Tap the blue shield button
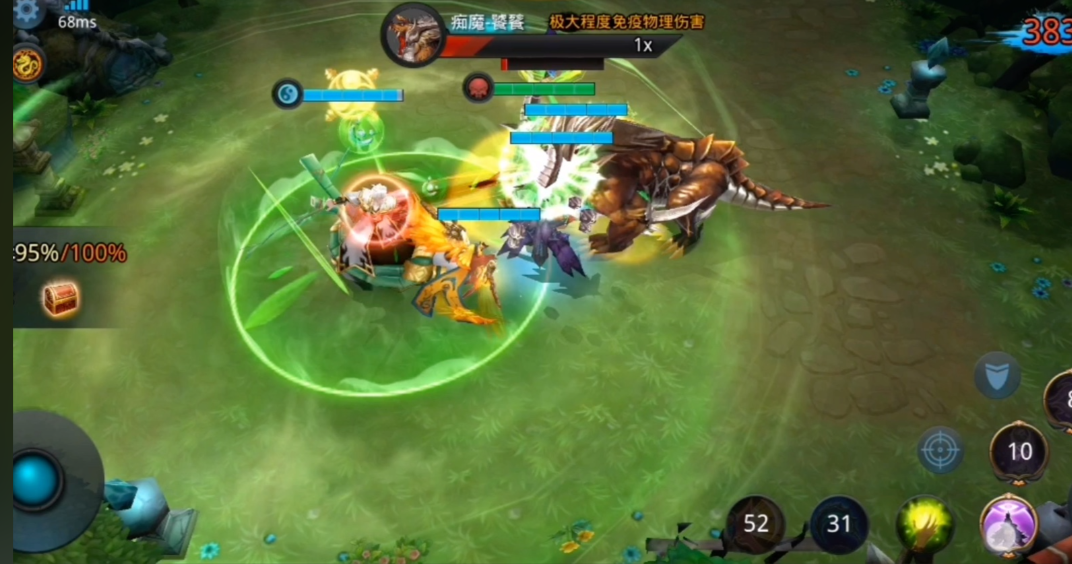This screenshot has width=1072, height=564. click(x=997, y=376)
